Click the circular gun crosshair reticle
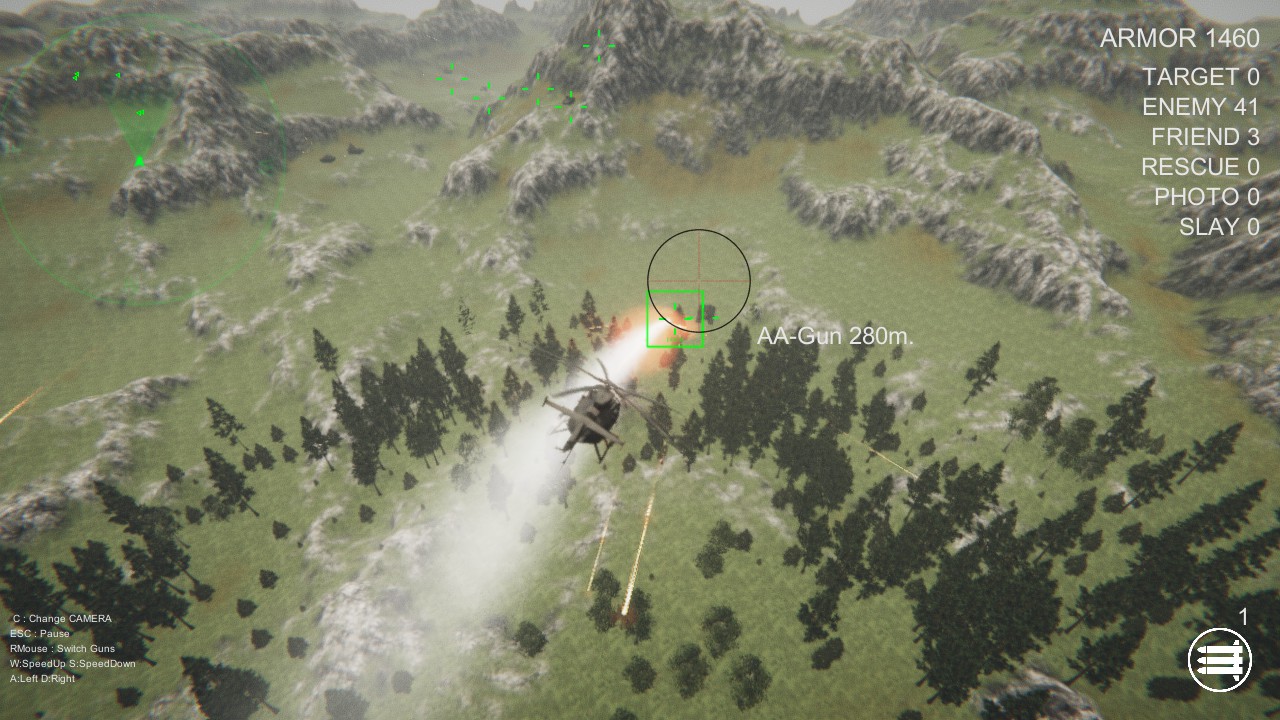This screenshot has width=1280, height=720. click(698, 280)
